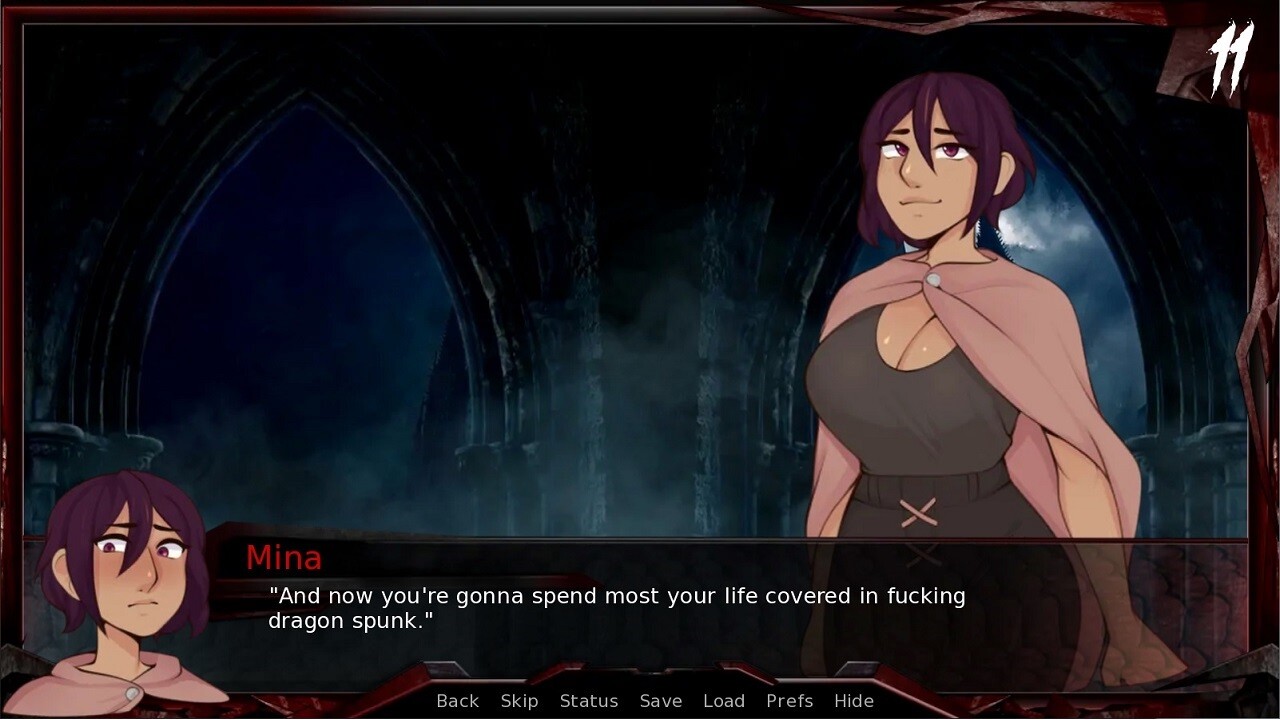Image resolution: width=1280 pixels, height=720 pixels.
Task: Click Skip in the quick menu
Action: 519,701
